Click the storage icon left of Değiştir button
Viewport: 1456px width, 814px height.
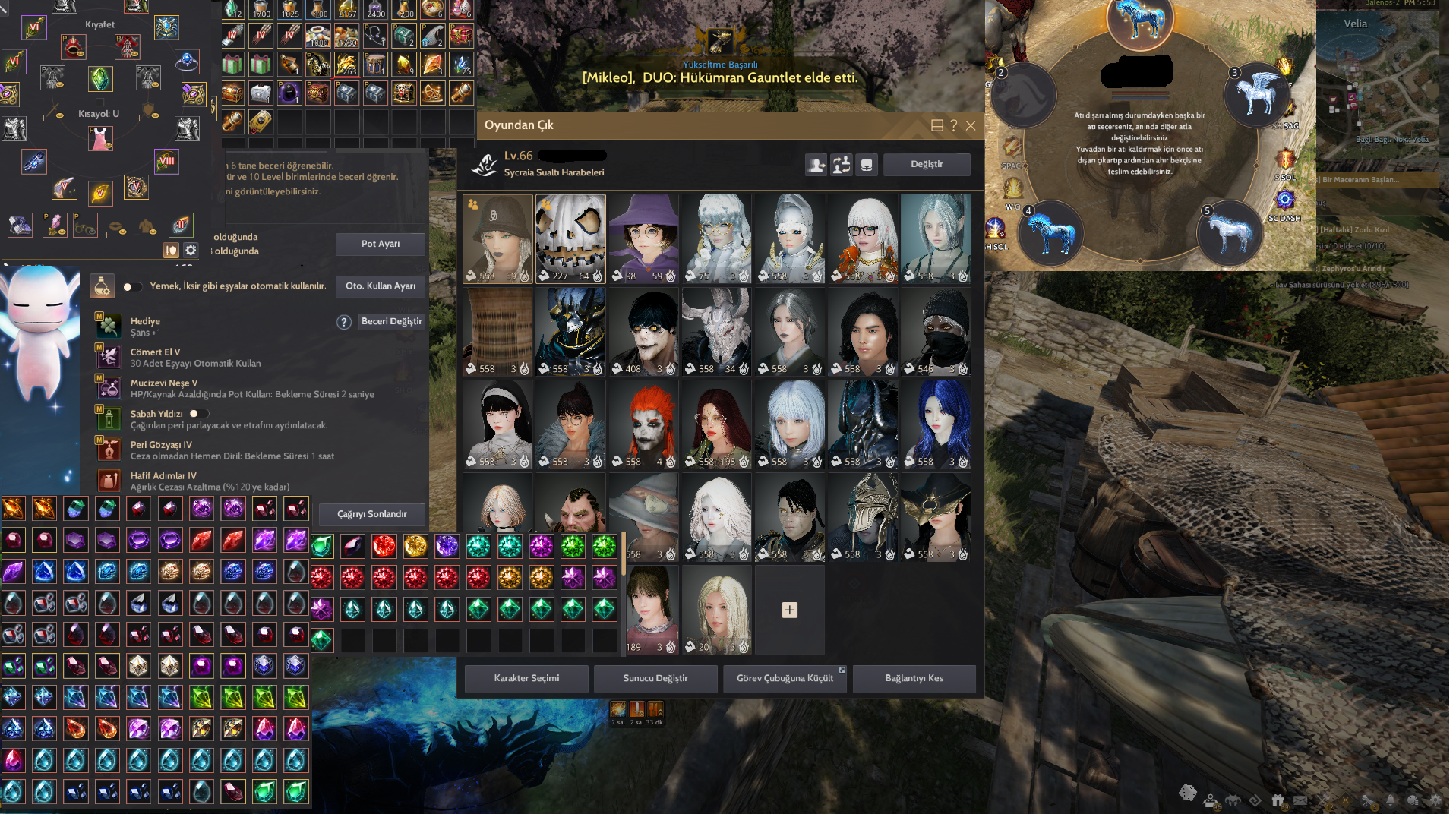(867, 165)
